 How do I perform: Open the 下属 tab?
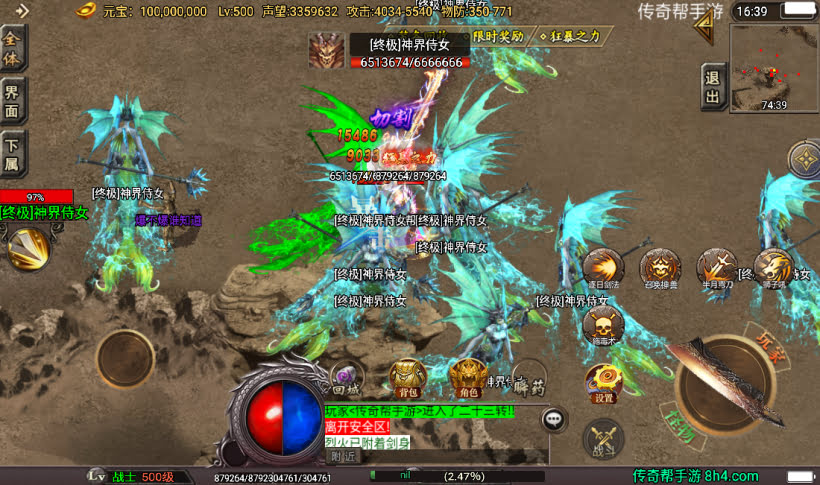coord(13,157)
